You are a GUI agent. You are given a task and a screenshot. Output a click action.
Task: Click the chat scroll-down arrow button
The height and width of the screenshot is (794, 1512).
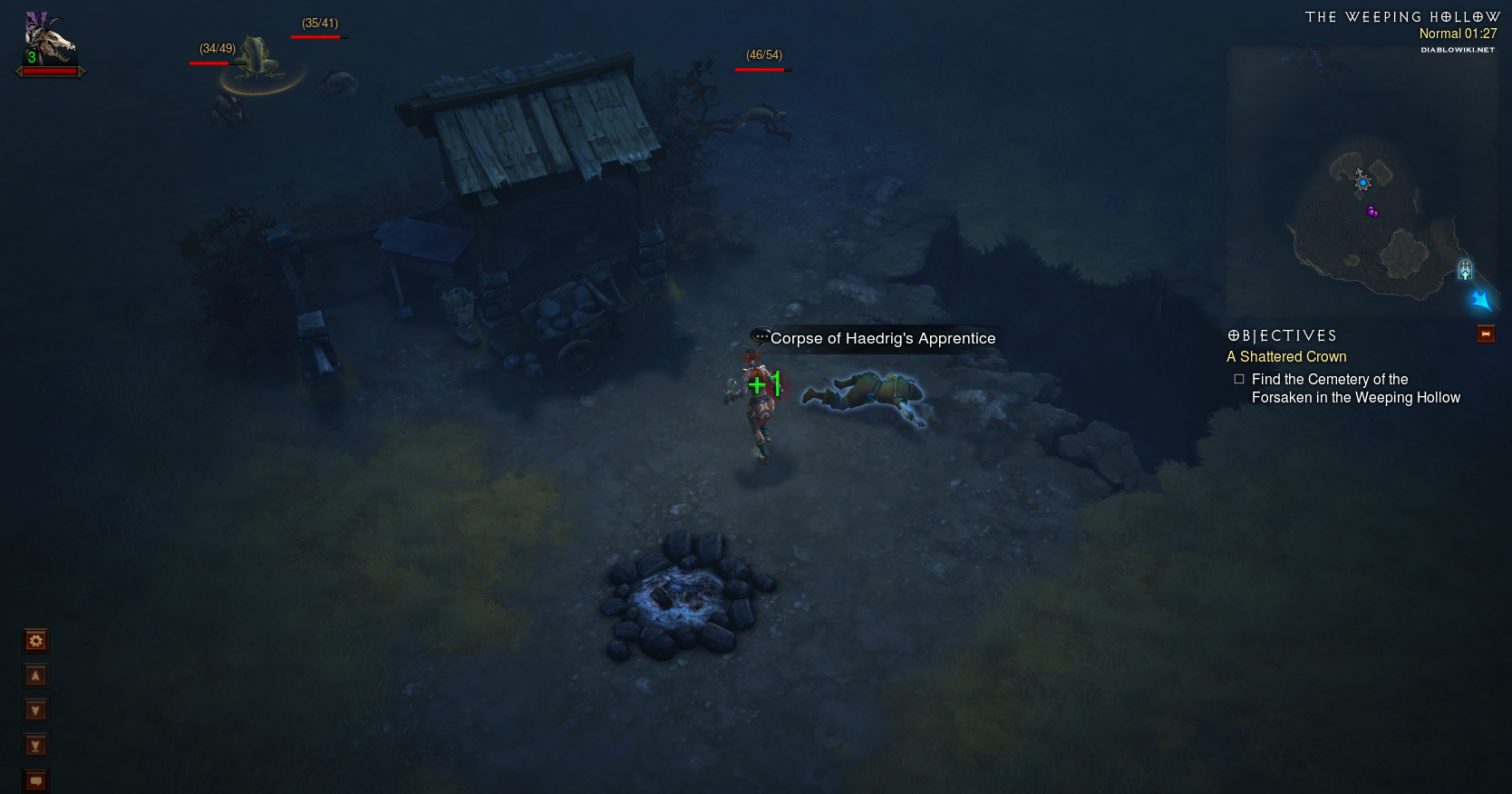tap(35, 711)
